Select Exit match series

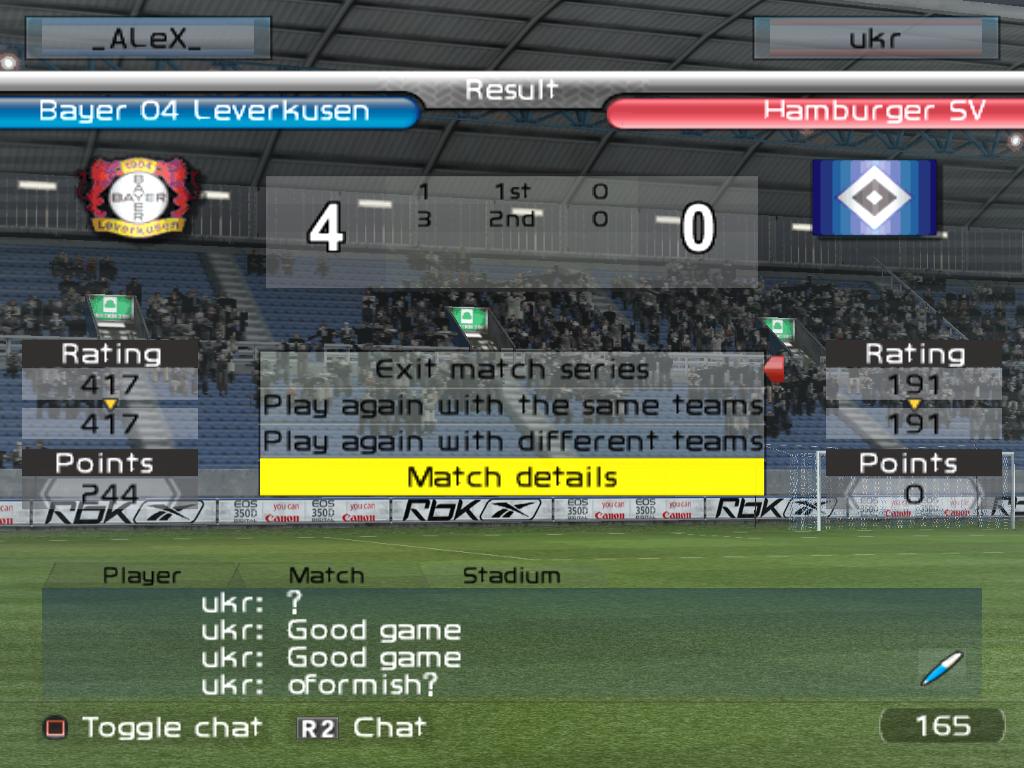point(512,369)
